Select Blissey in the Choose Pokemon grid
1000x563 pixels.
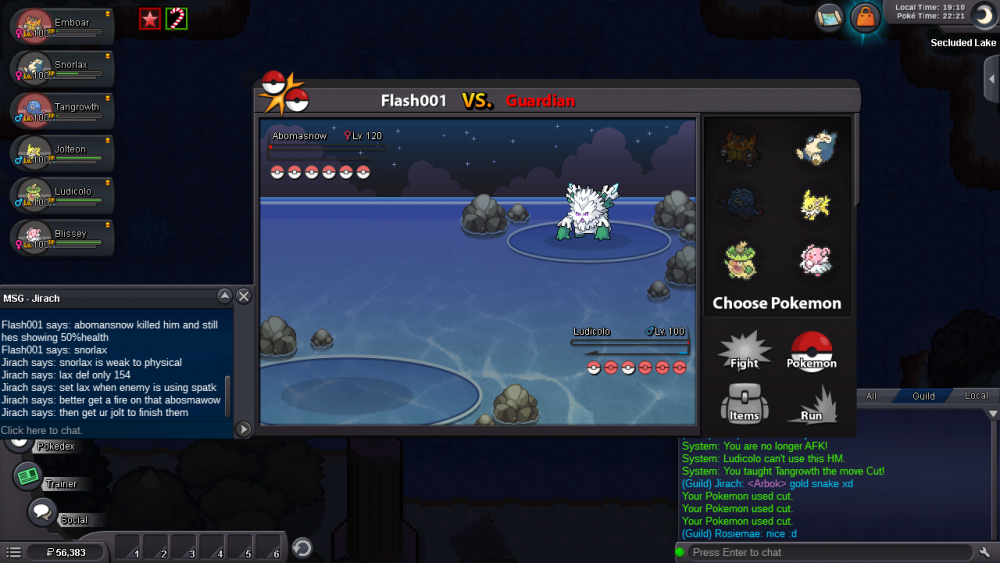(x=815, y=260)
